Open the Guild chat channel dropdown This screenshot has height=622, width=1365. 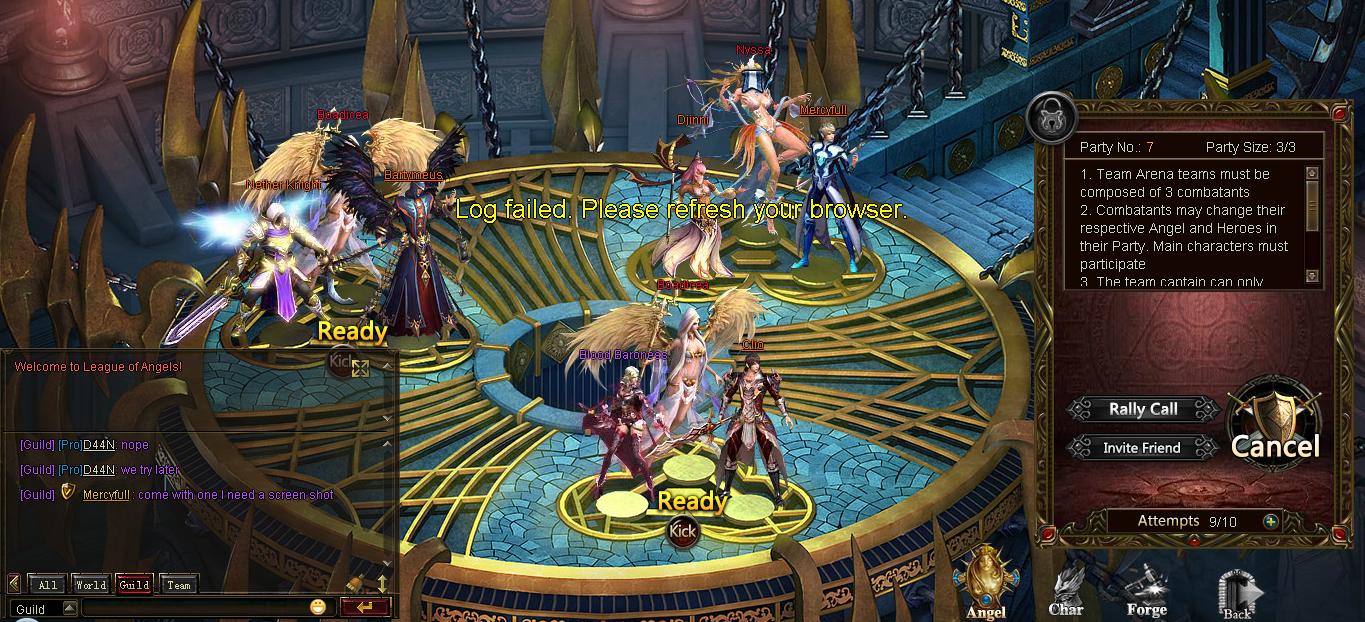(x=69, y=608)
